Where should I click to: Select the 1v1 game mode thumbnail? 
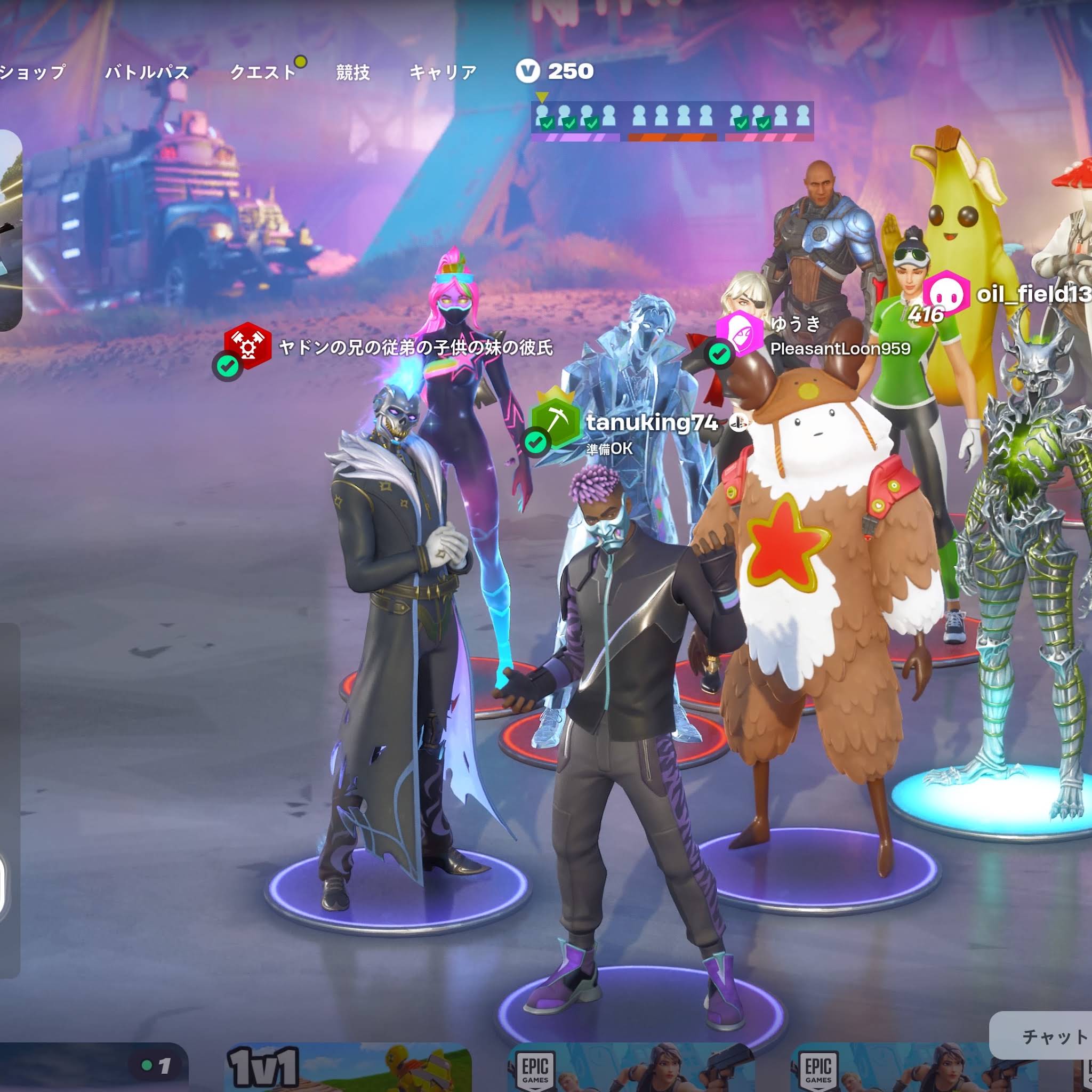(347, 1067)
